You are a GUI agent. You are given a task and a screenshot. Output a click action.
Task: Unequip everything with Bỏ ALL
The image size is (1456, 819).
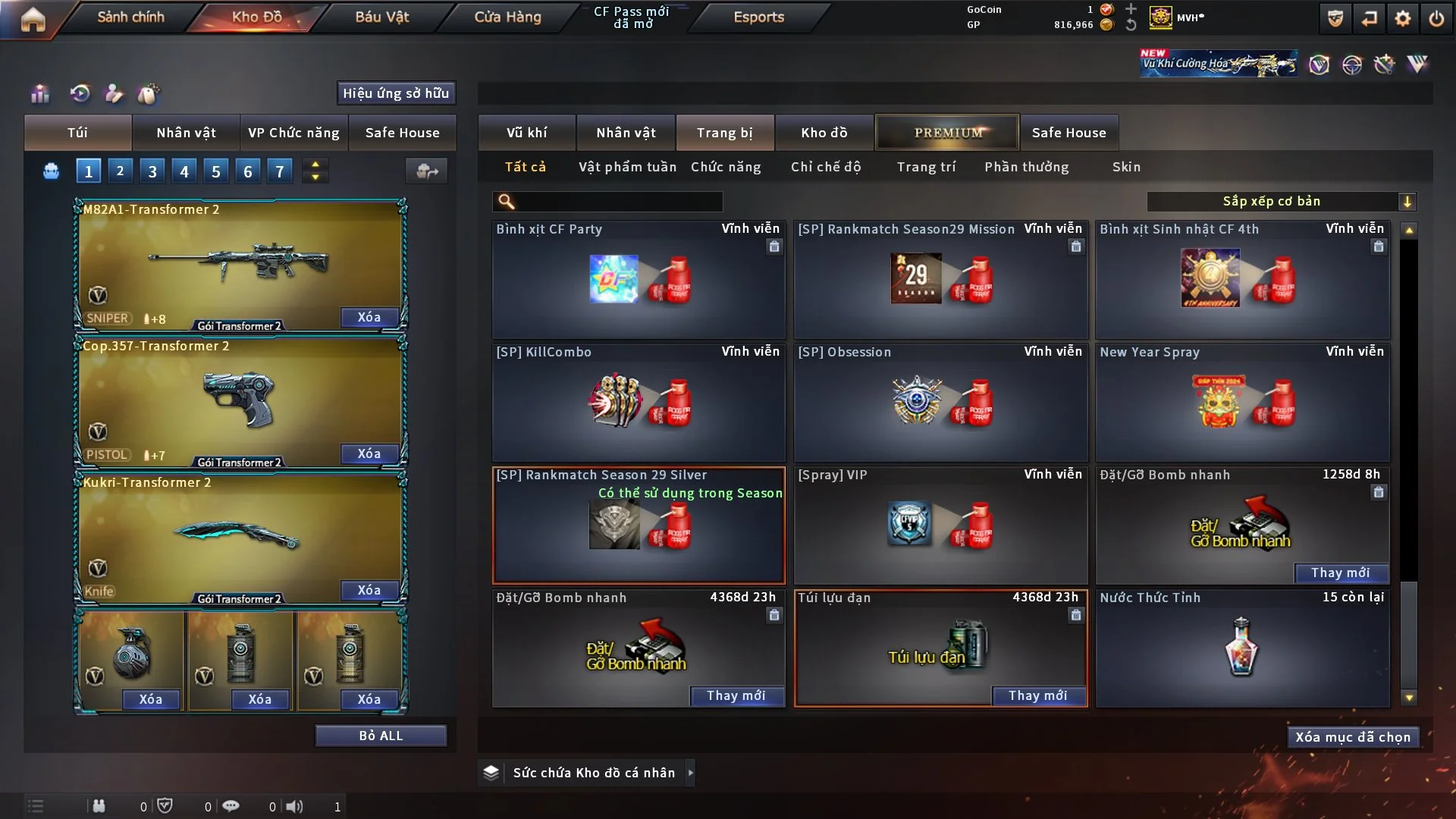tap(381, 736)
